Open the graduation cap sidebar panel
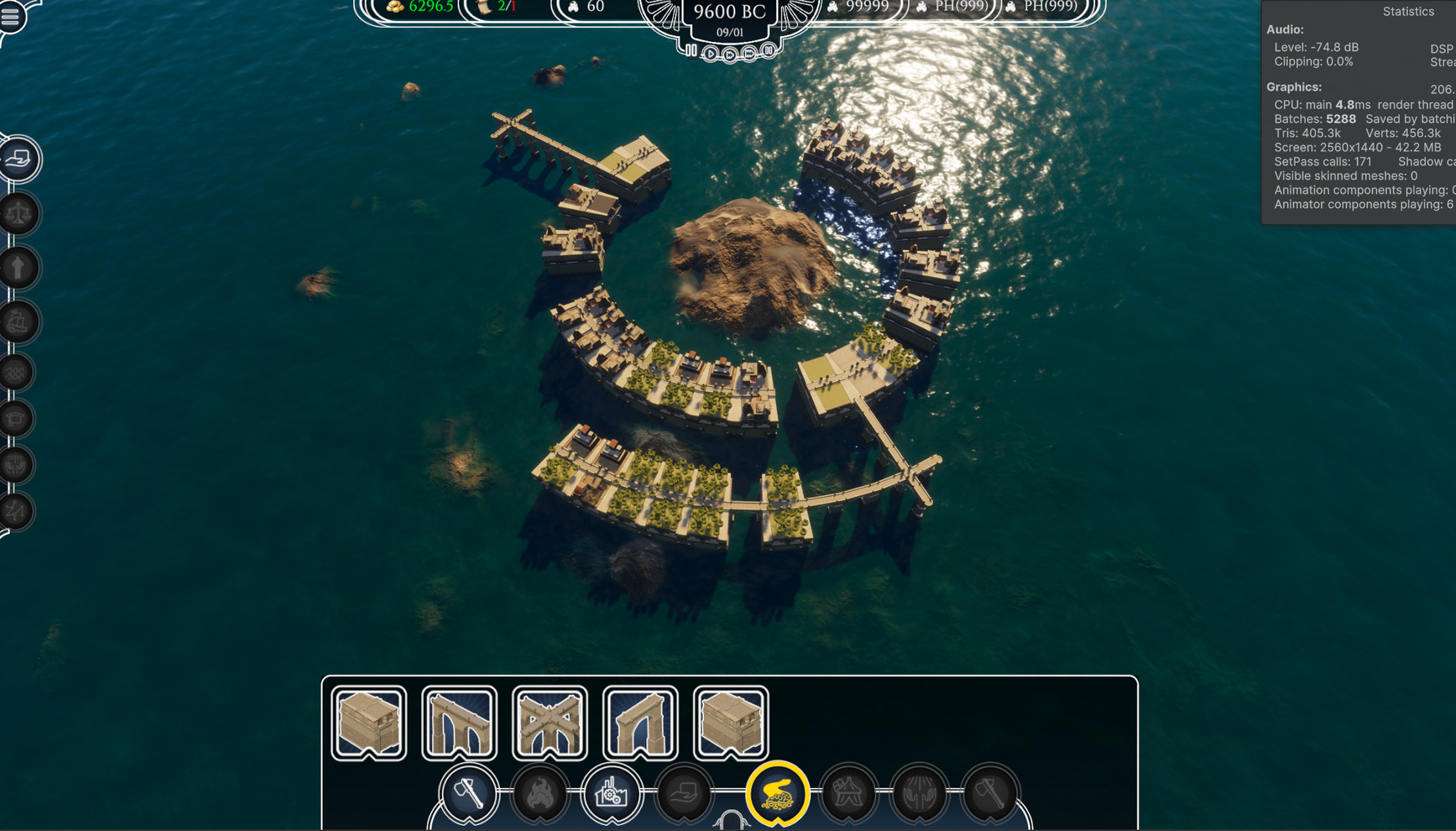The image size is (1456, 831). (x=17, y=419)
